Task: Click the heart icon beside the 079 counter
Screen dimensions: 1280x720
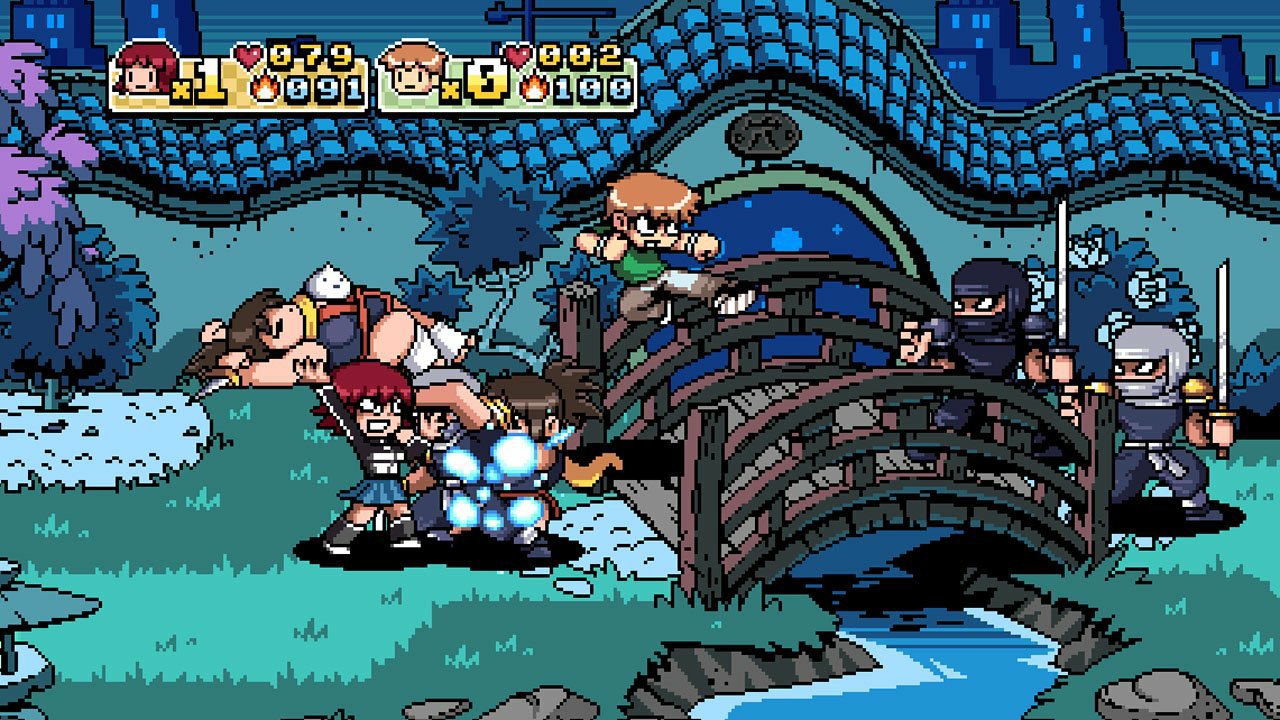Action: click(246, 54)
